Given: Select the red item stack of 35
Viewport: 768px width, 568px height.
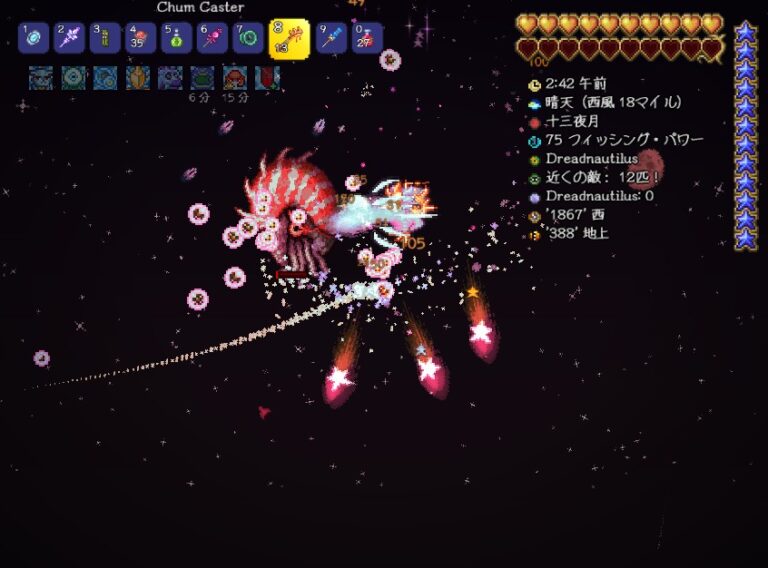Looking at the screenshot, I should (x=141, y=38).
